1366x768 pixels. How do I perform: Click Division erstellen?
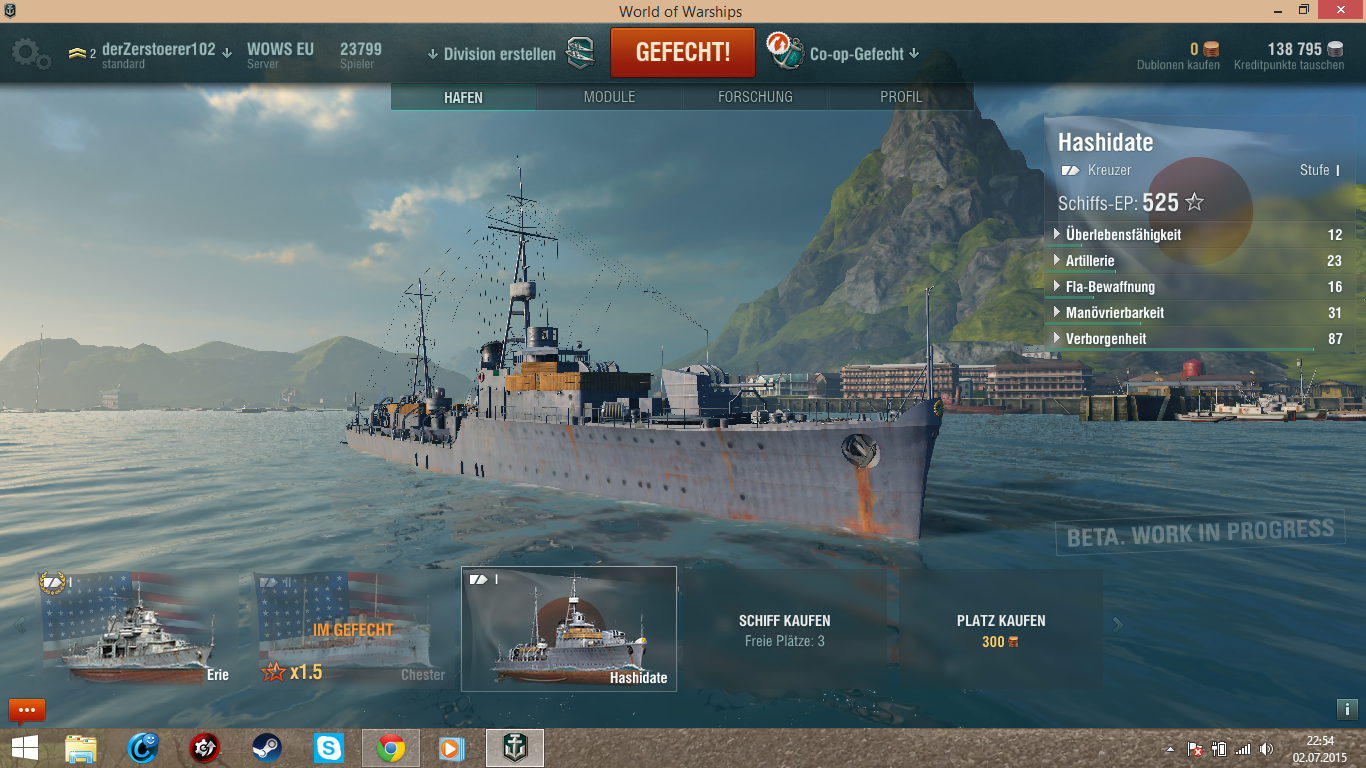[499, 54]
